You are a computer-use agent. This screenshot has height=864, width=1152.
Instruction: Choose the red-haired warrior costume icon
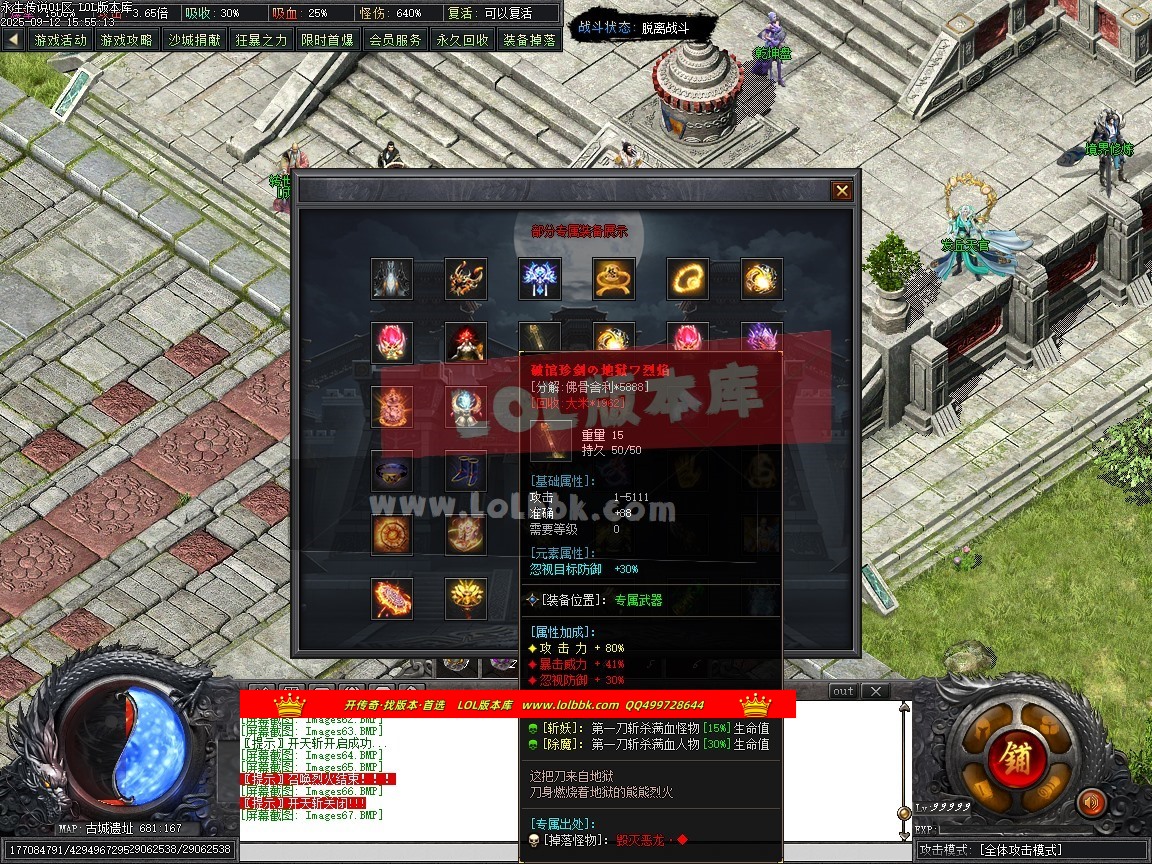pyautogui.click(x=466, y=343)
